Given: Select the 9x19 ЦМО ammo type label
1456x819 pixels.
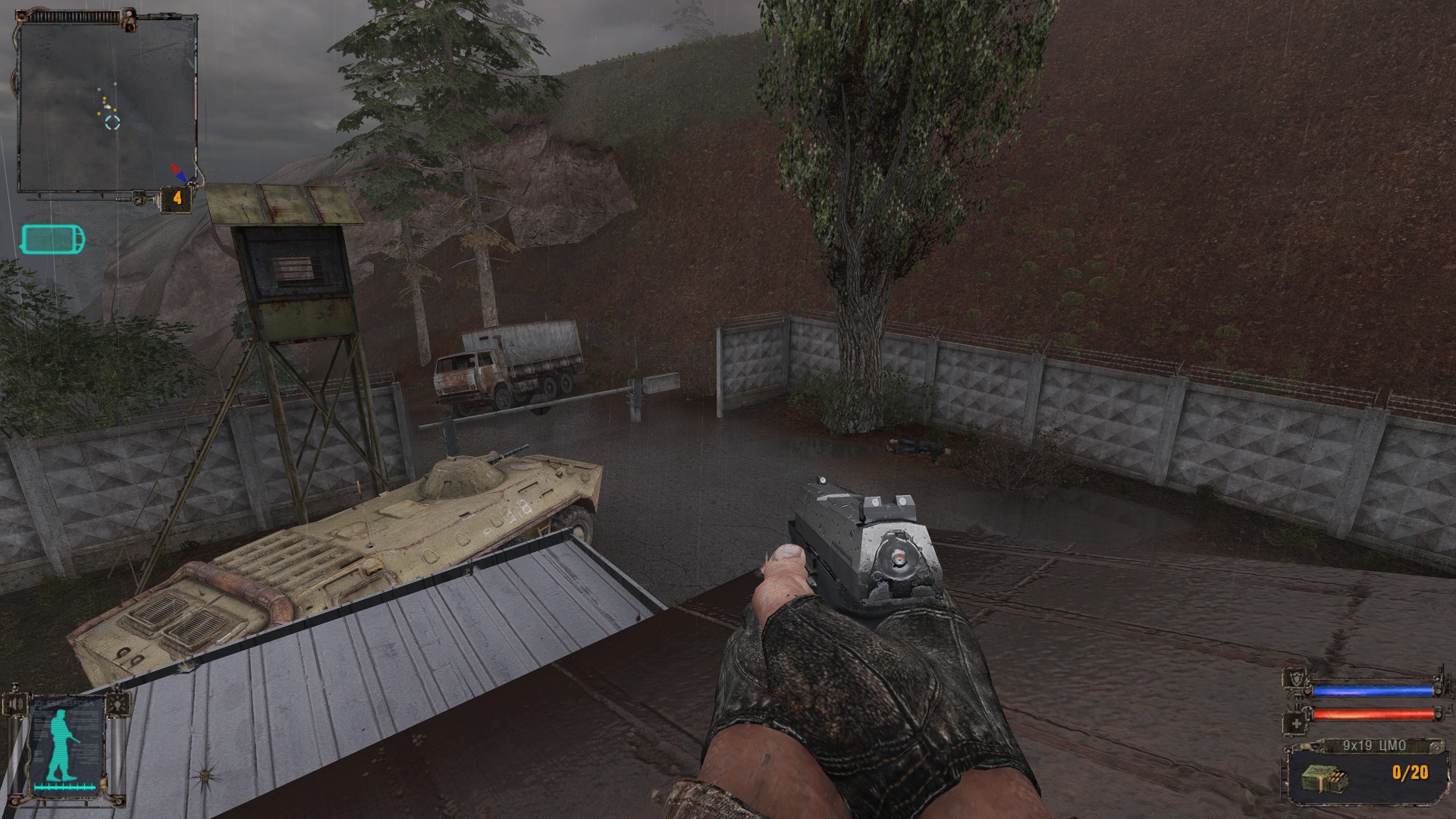Looking at the screenshot, I should 1373,745.
